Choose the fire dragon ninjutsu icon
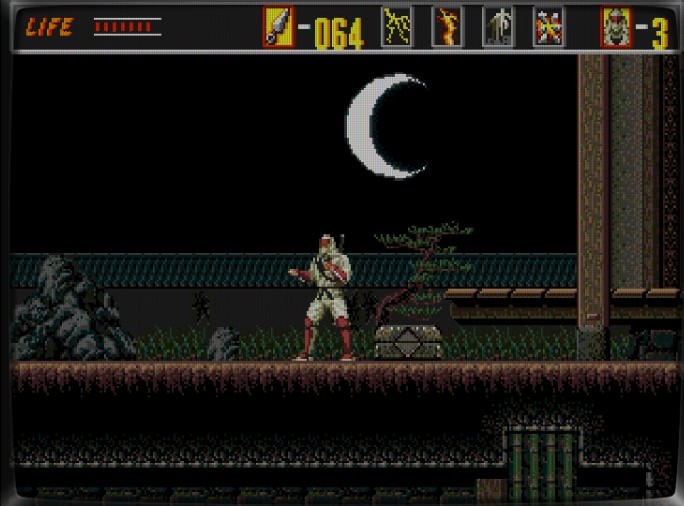This screenshot has height=506, width=684. click(447, 27)
